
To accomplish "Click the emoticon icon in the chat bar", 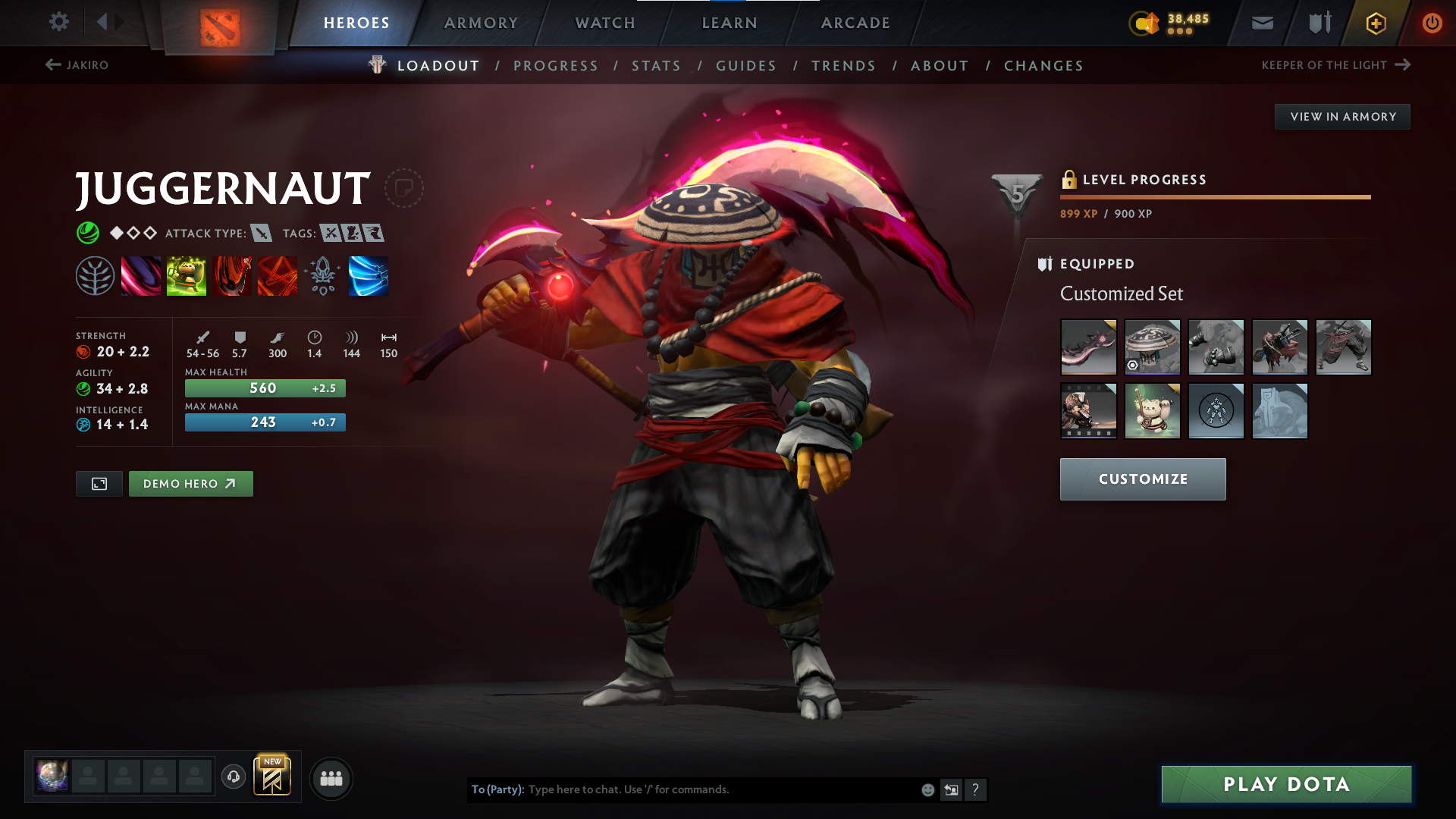I will click(x=927, y=789).
